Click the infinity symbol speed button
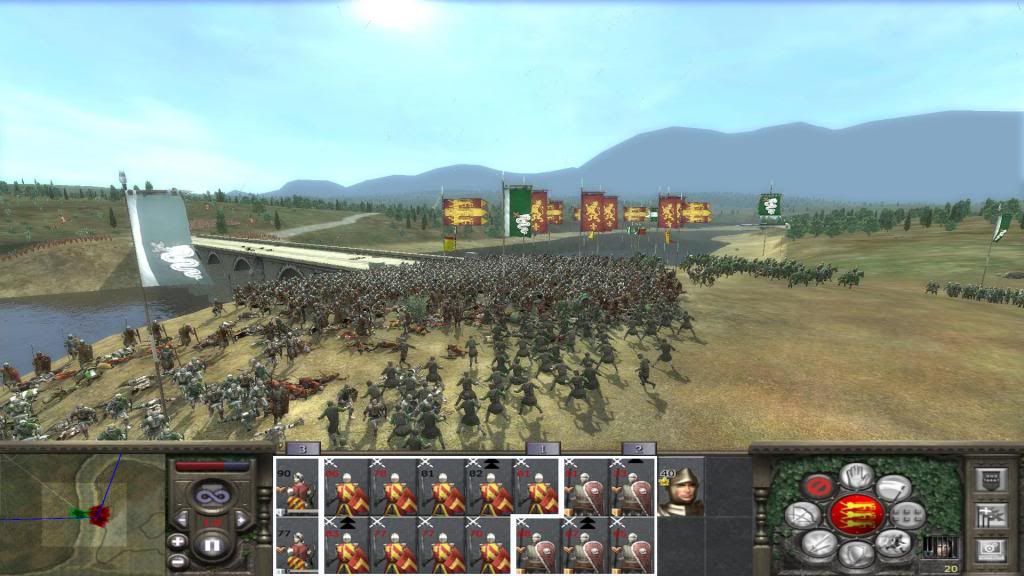1024x576 pixels. (211, 495)
